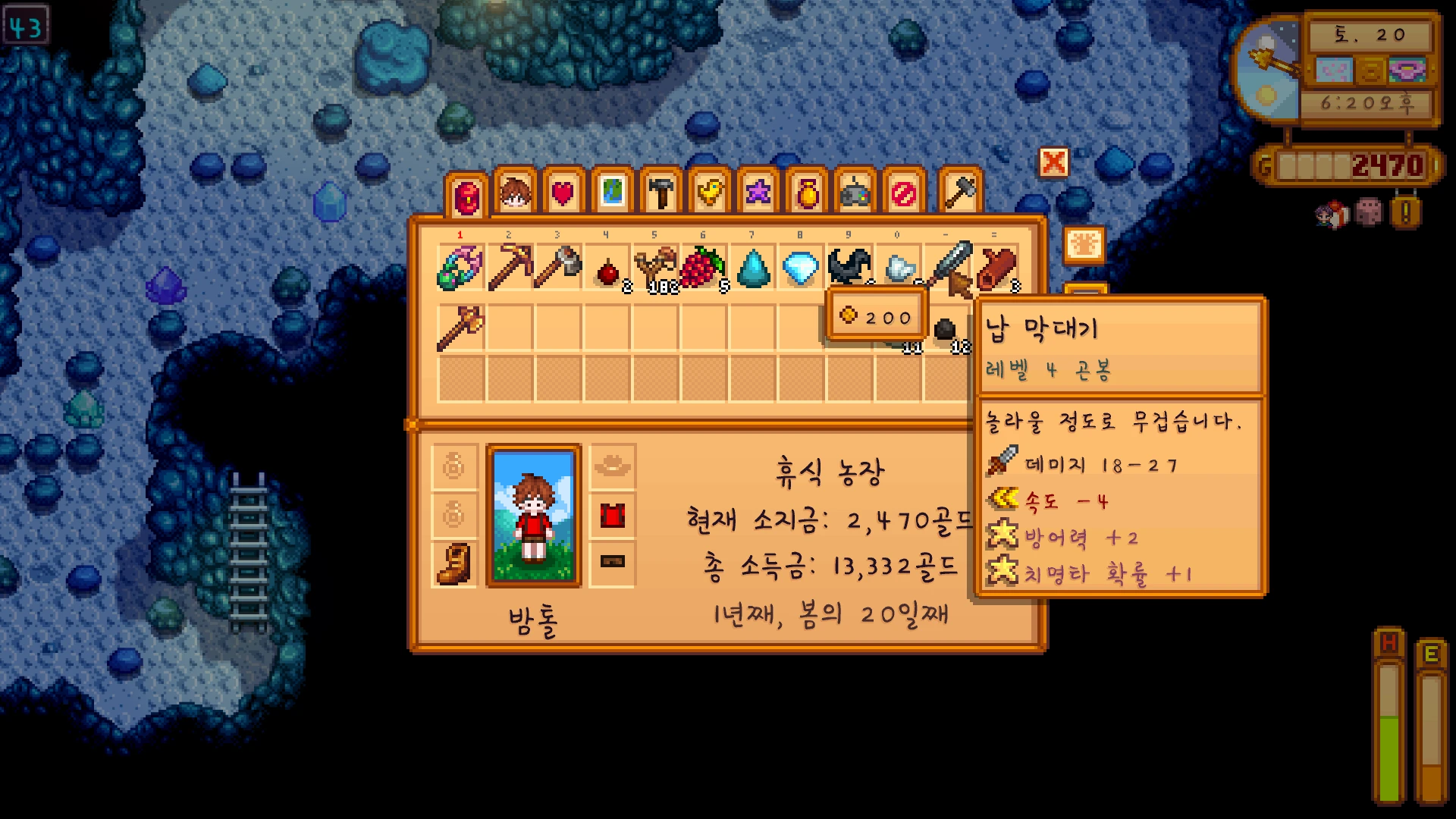
Task: Select the pickaxe in the inventory
Action: pos(509,267)
